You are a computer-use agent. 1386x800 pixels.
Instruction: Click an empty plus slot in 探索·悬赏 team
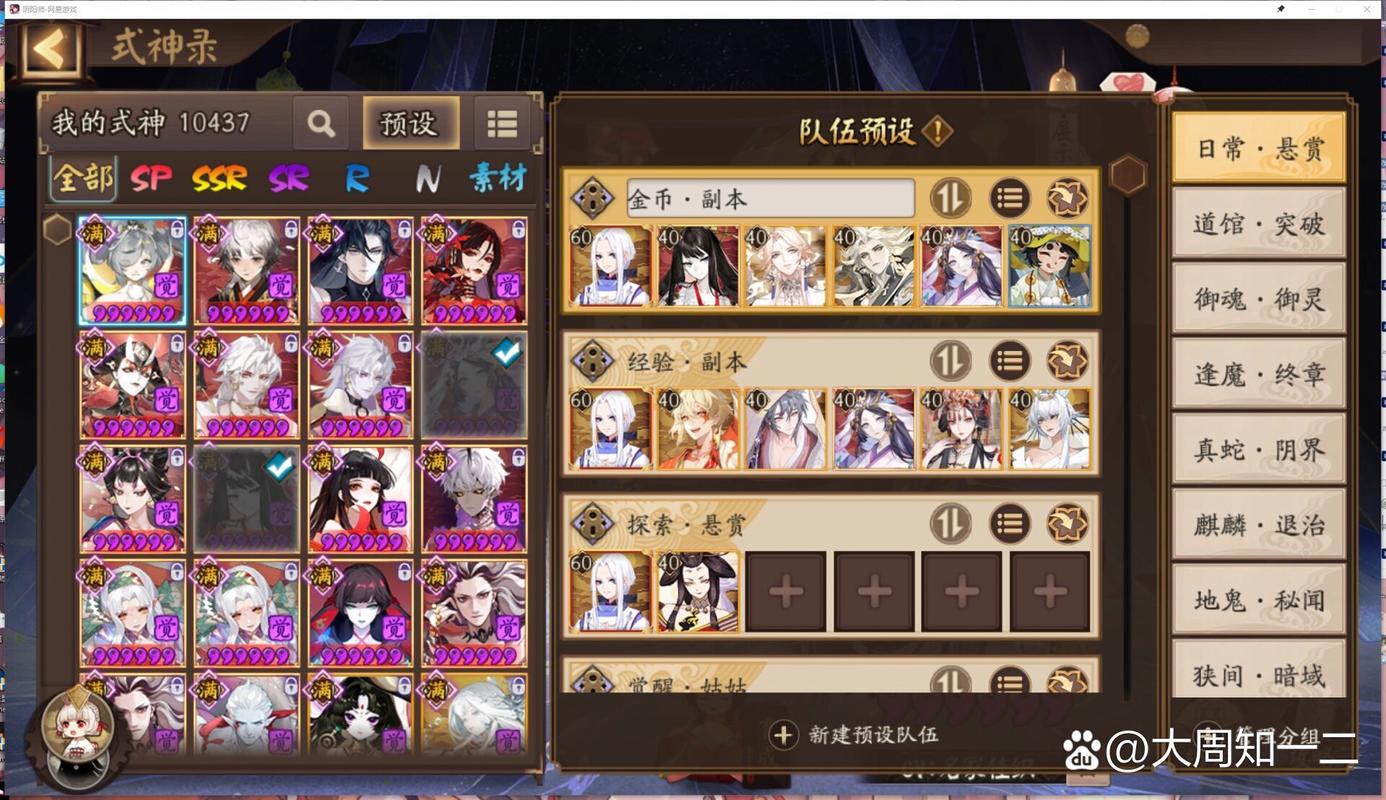[786, 591]
